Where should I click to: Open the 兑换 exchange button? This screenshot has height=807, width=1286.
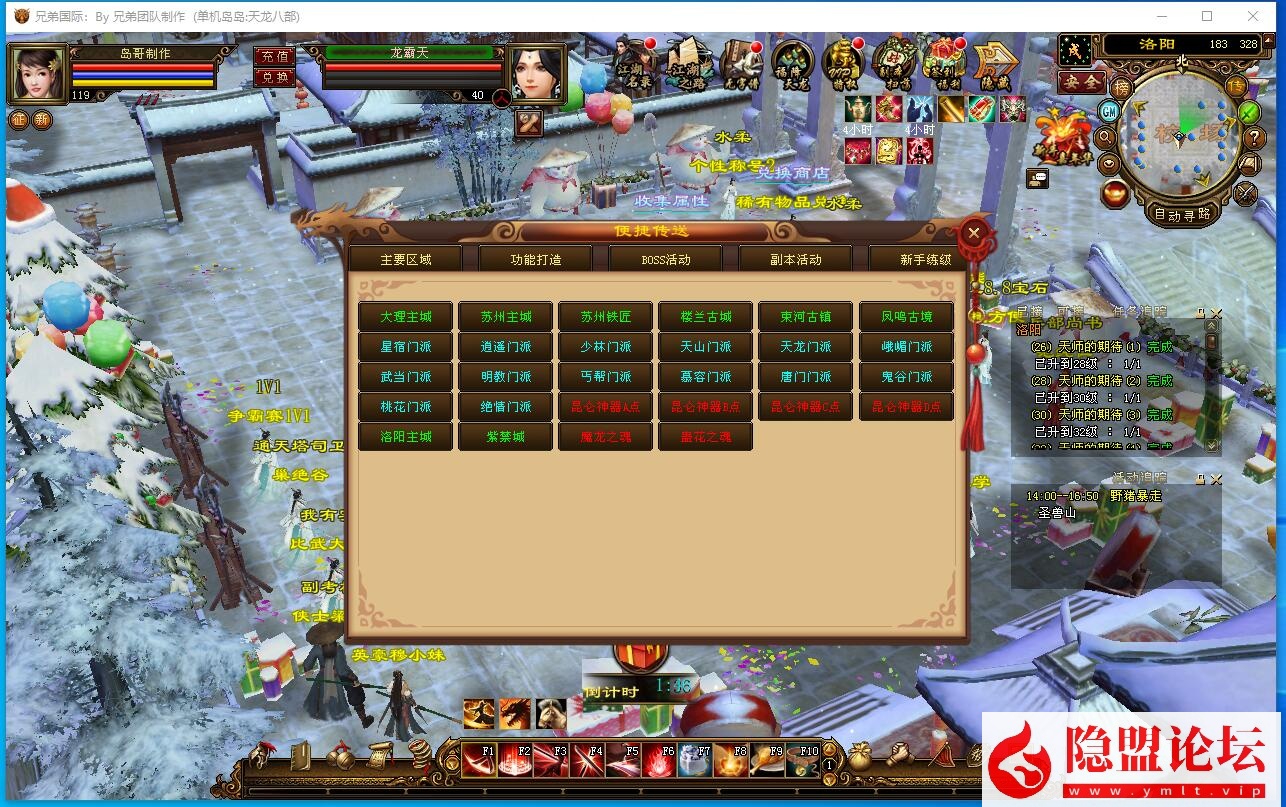pos(275,77)
